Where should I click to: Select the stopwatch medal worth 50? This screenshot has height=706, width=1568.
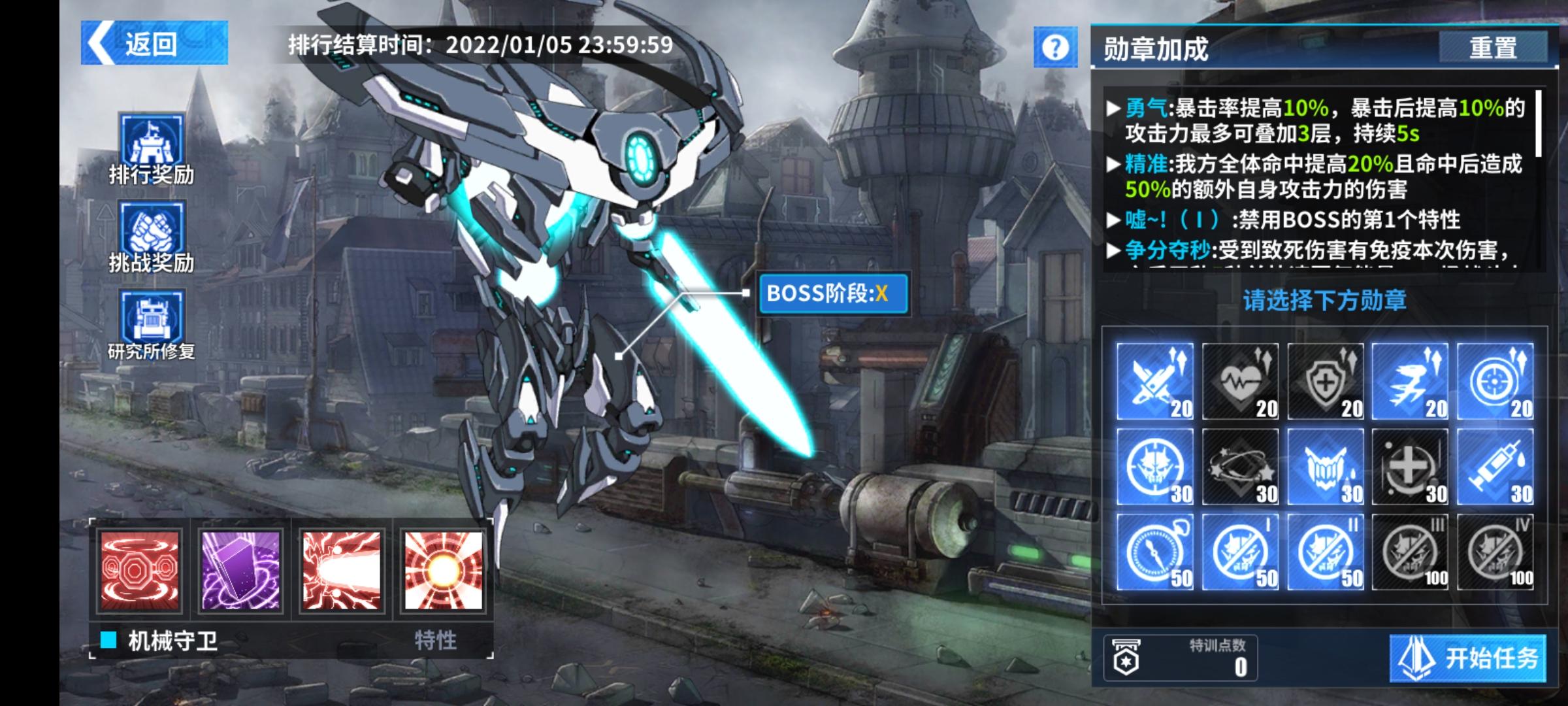point(1155,552)
